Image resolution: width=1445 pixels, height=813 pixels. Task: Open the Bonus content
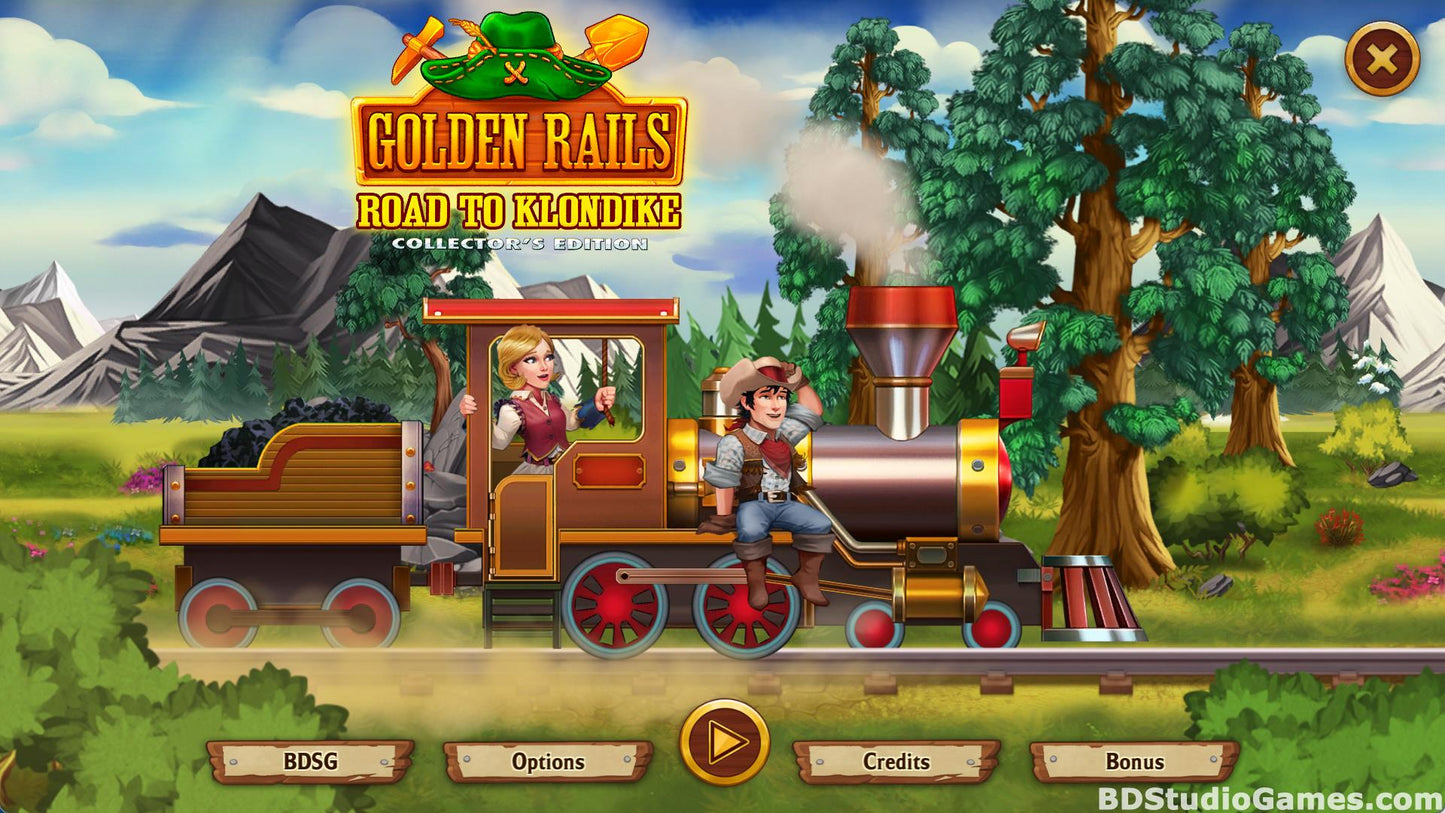tap(1134, 762)
